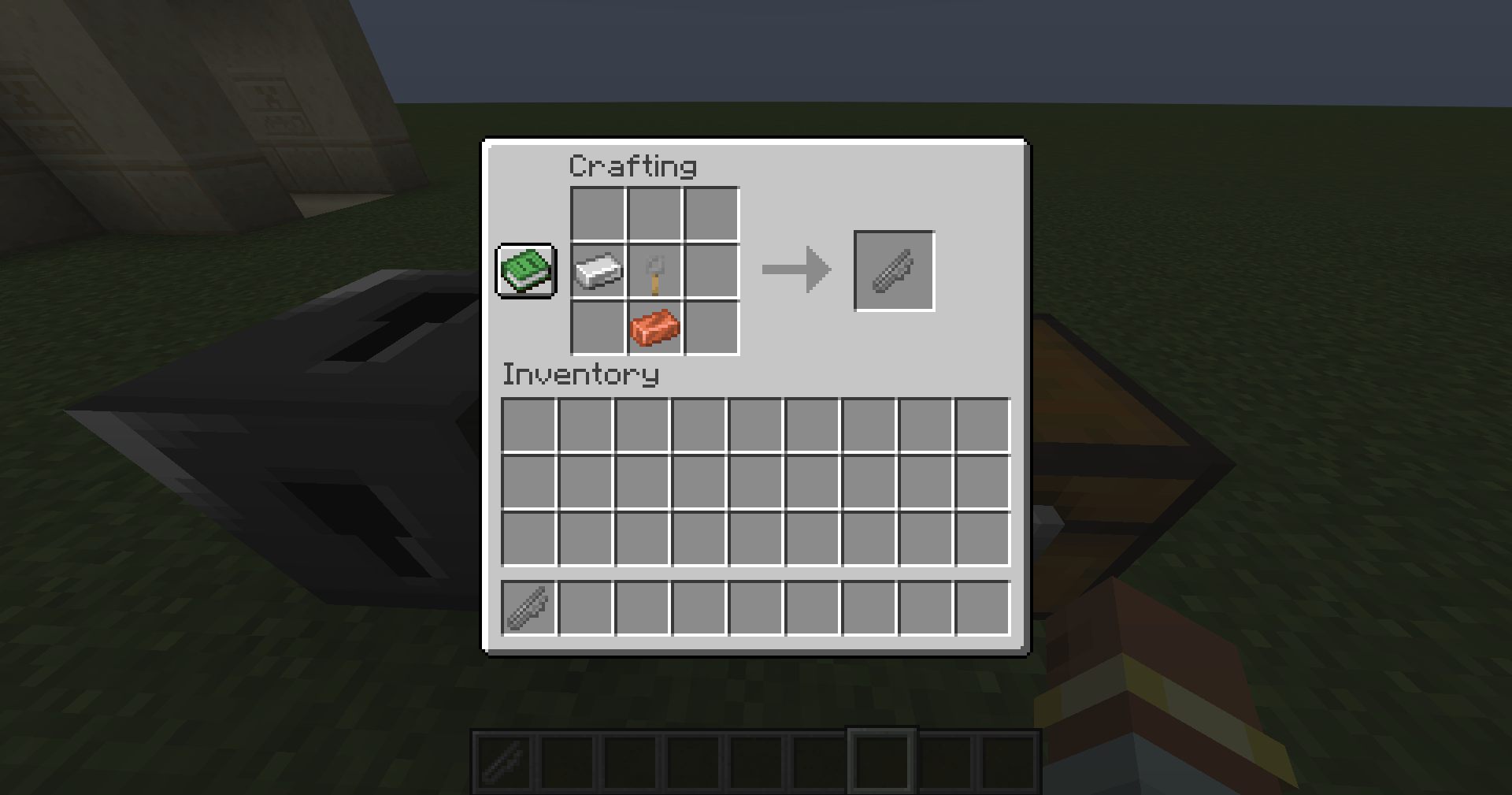Viewport: 1512px width, 795px height.
Task: Click the first slot of the main inventory
Action: 527,424
